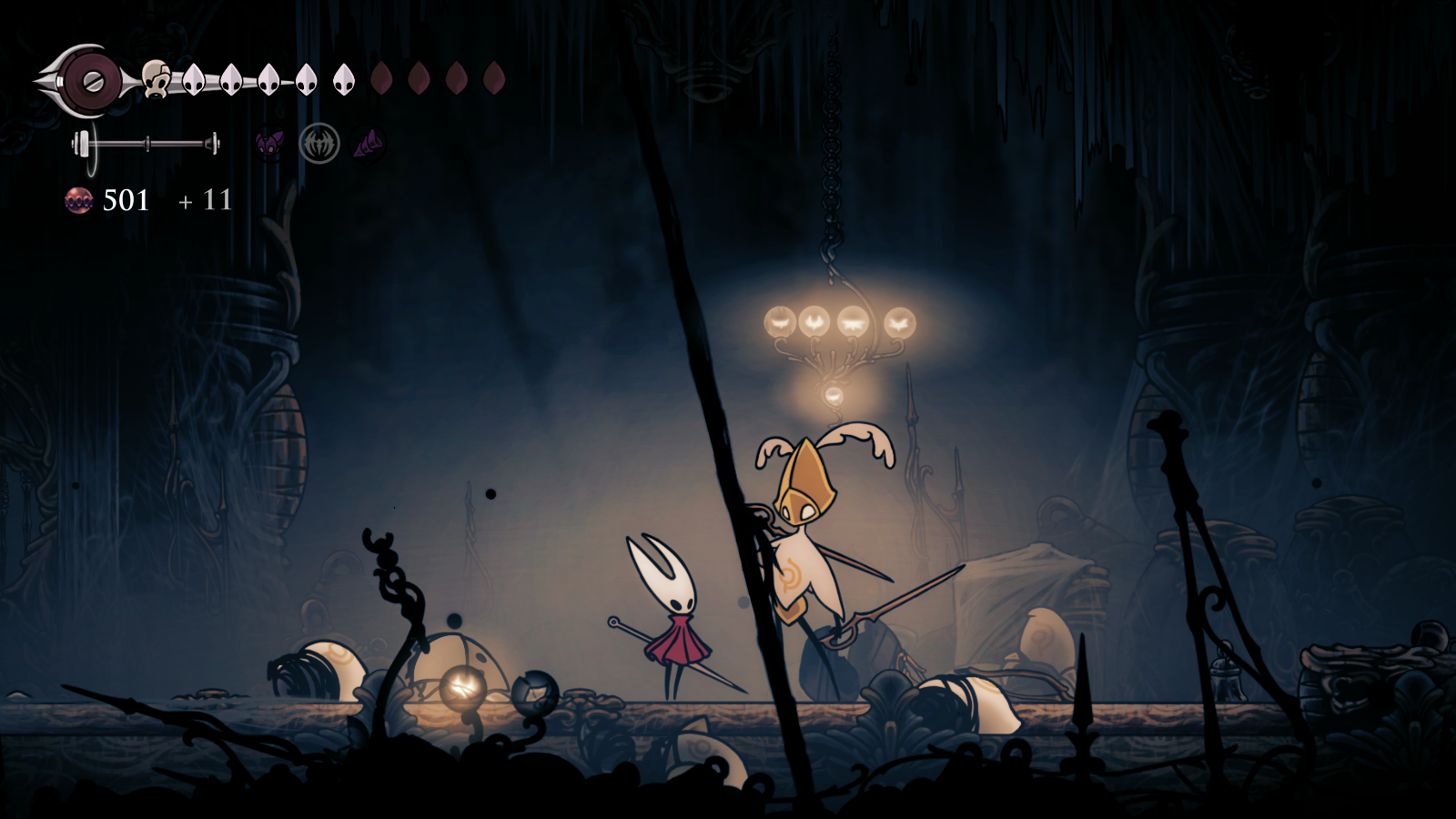
Task: Choose the purple spiked horn tool icon
Action: [x=369, y=144]
